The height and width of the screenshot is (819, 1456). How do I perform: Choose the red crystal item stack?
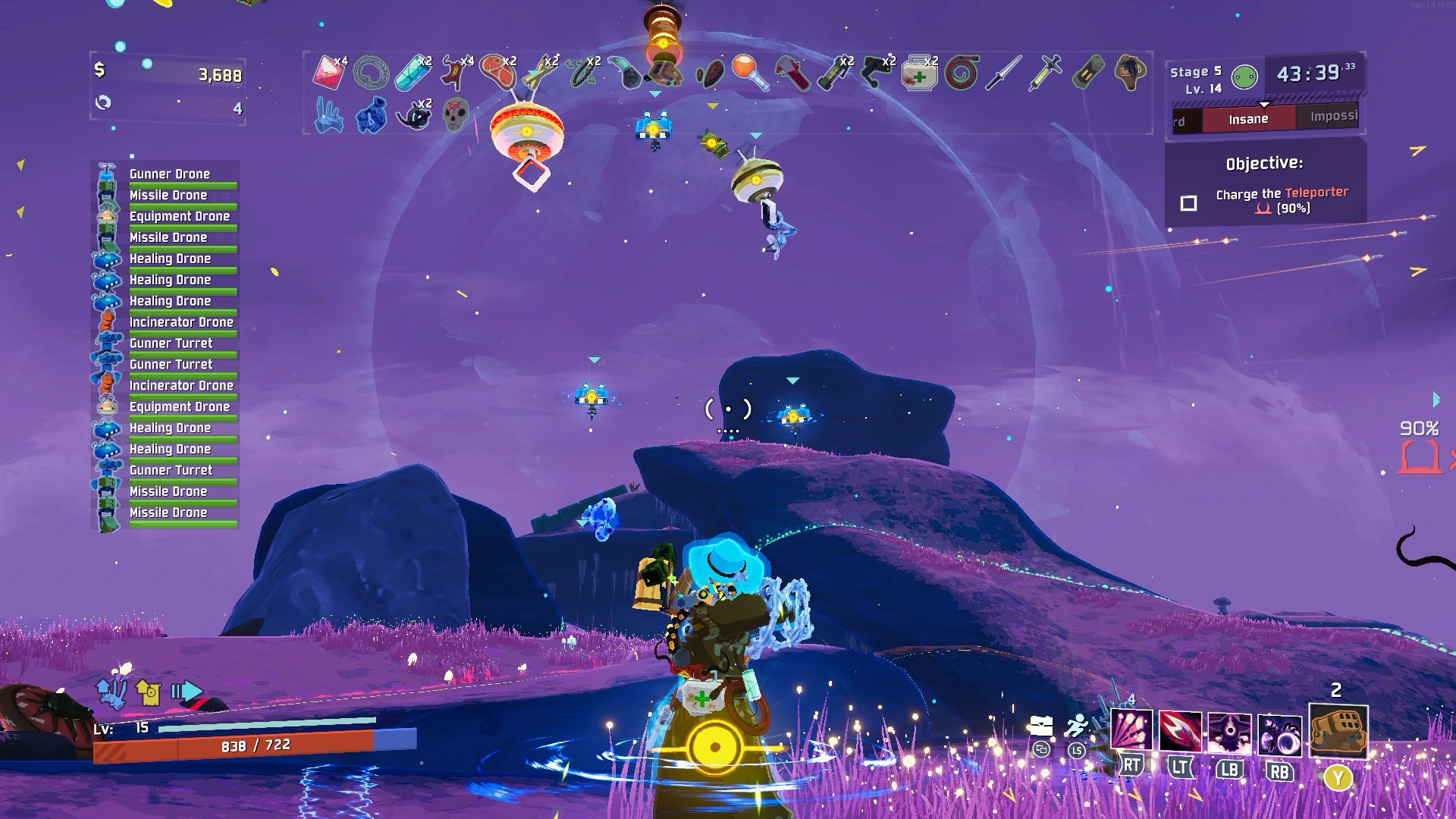click(x=328, y=72)
